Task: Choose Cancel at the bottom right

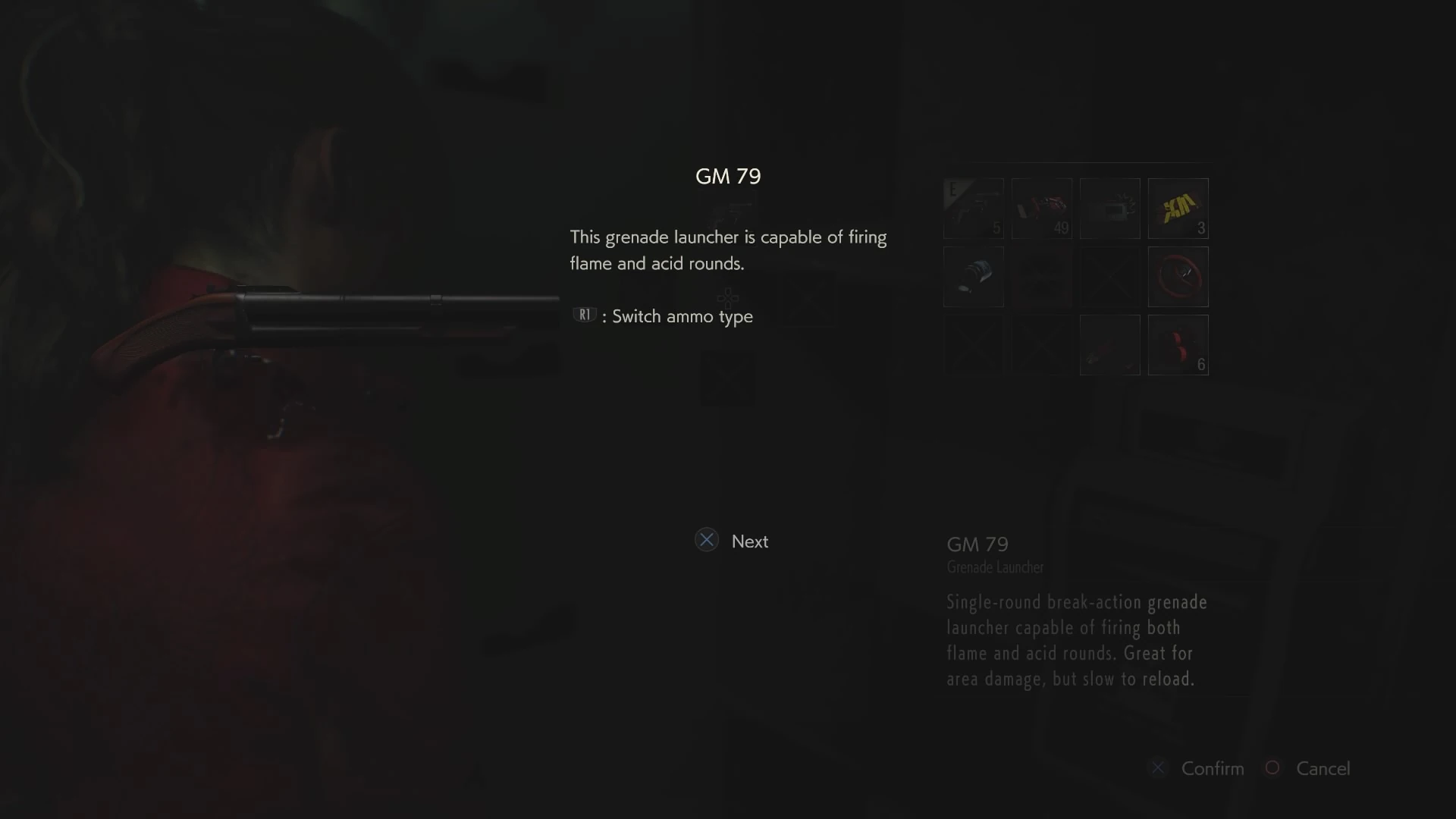Action: pyautogui.click(x=1323, y=768)
